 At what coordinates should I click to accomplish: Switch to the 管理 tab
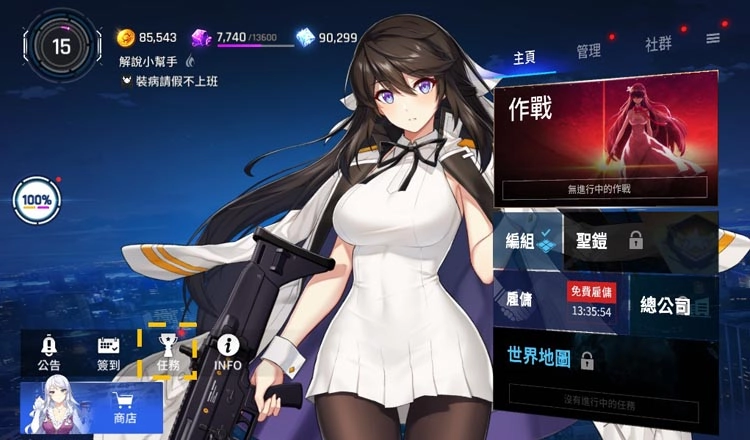tap(588, 50)
